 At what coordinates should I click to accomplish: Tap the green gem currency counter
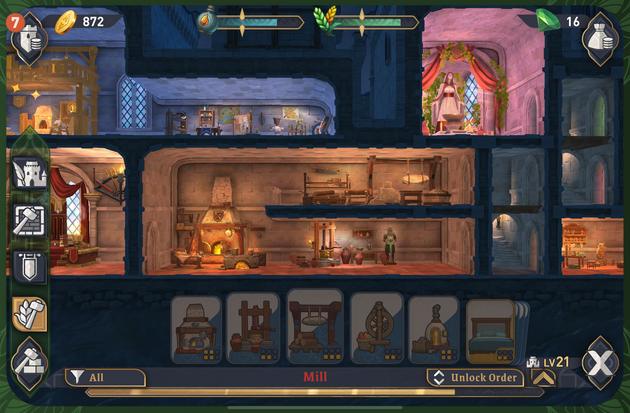557,21
